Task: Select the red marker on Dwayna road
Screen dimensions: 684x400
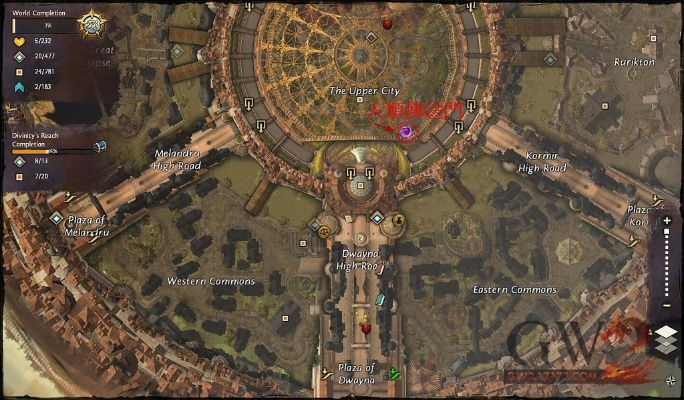Action: pyautogui.click(x=366, y=328)
